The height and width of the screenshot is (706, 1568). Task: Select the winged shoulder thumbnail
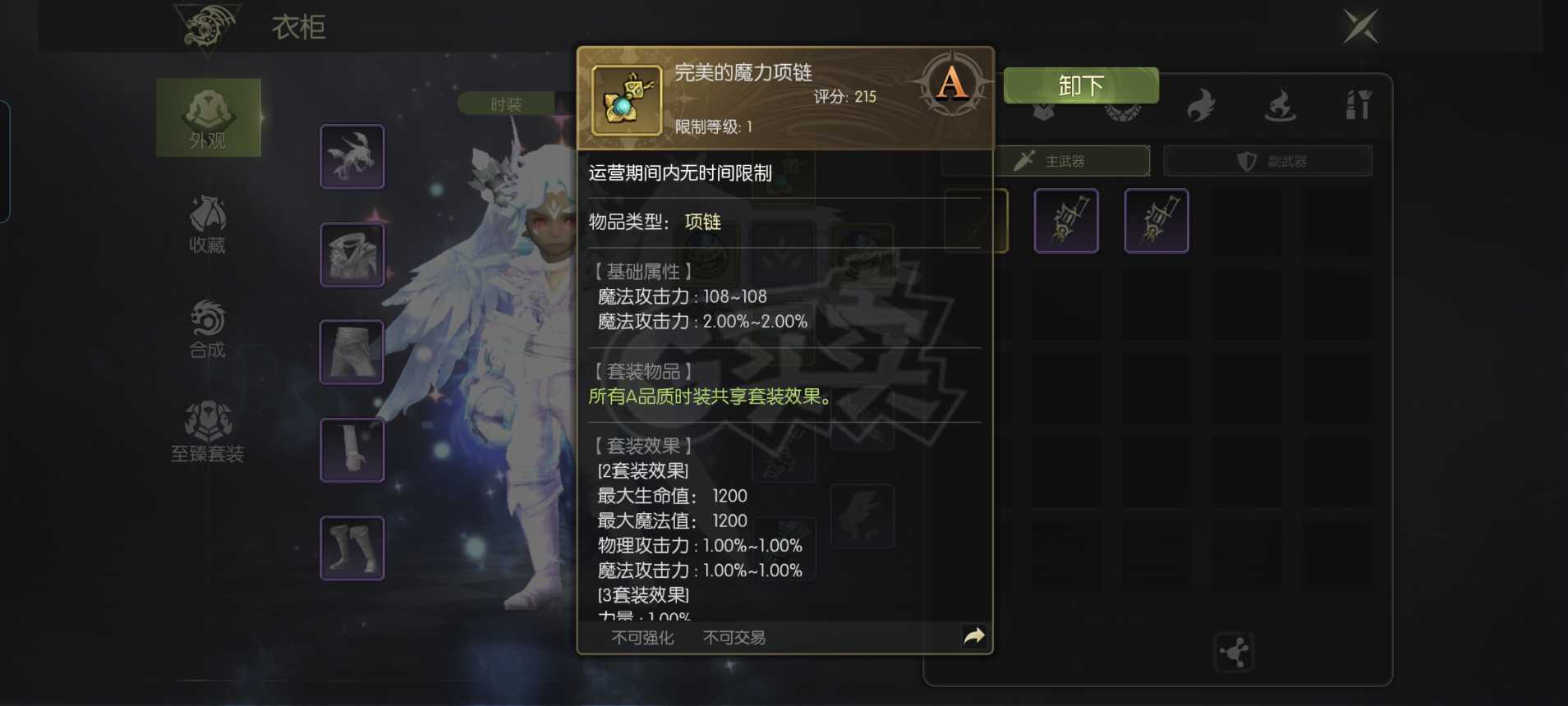[352, 155]
